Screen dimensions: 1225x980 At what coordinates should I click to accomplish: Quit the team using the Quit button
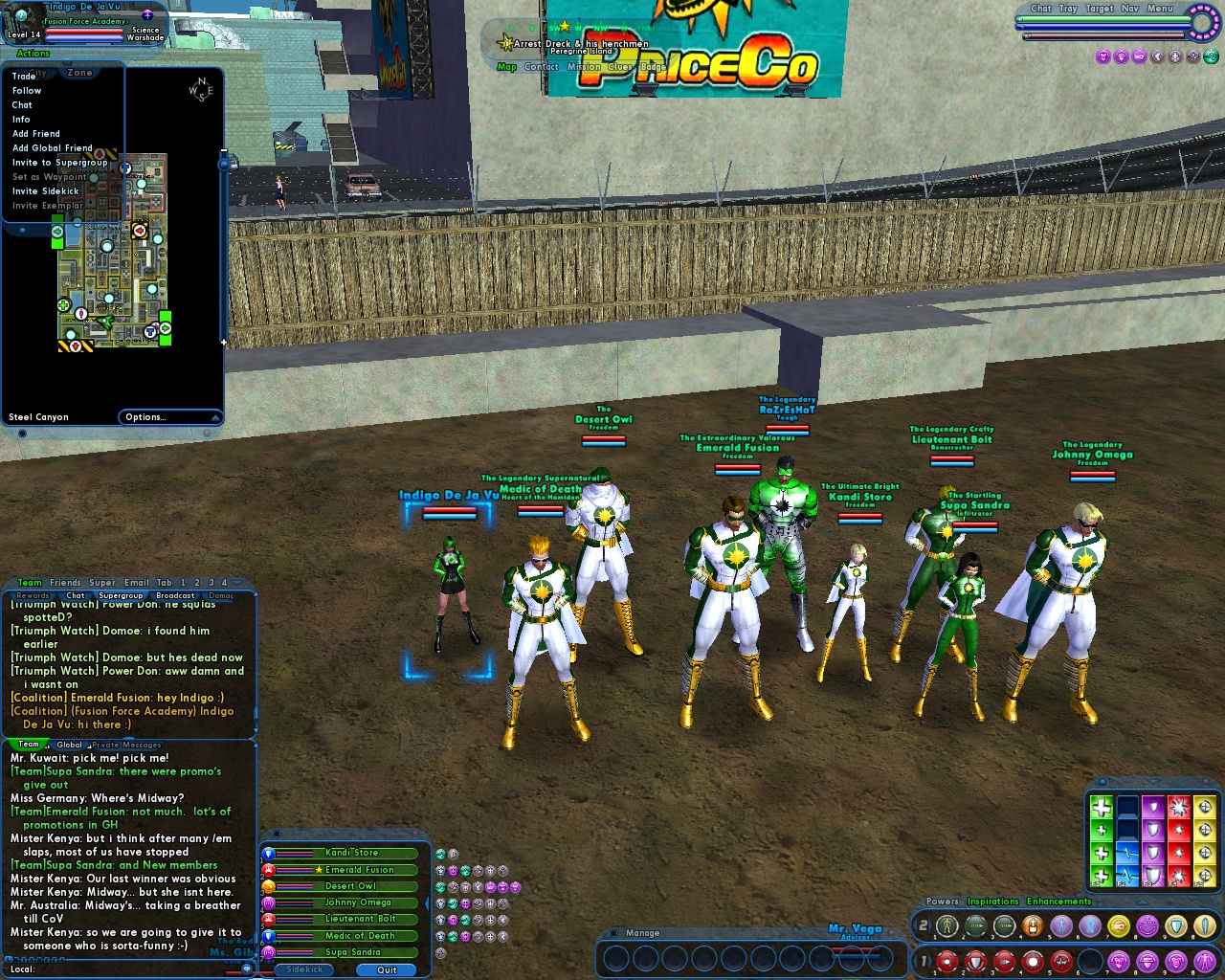point(387,970)
